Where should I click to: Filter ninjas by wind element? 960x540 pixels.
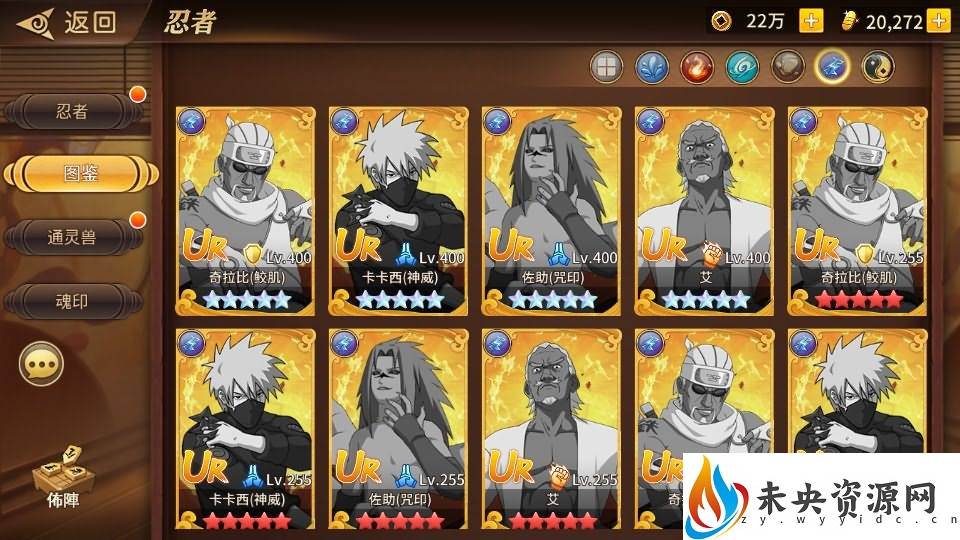coord(742,67)
